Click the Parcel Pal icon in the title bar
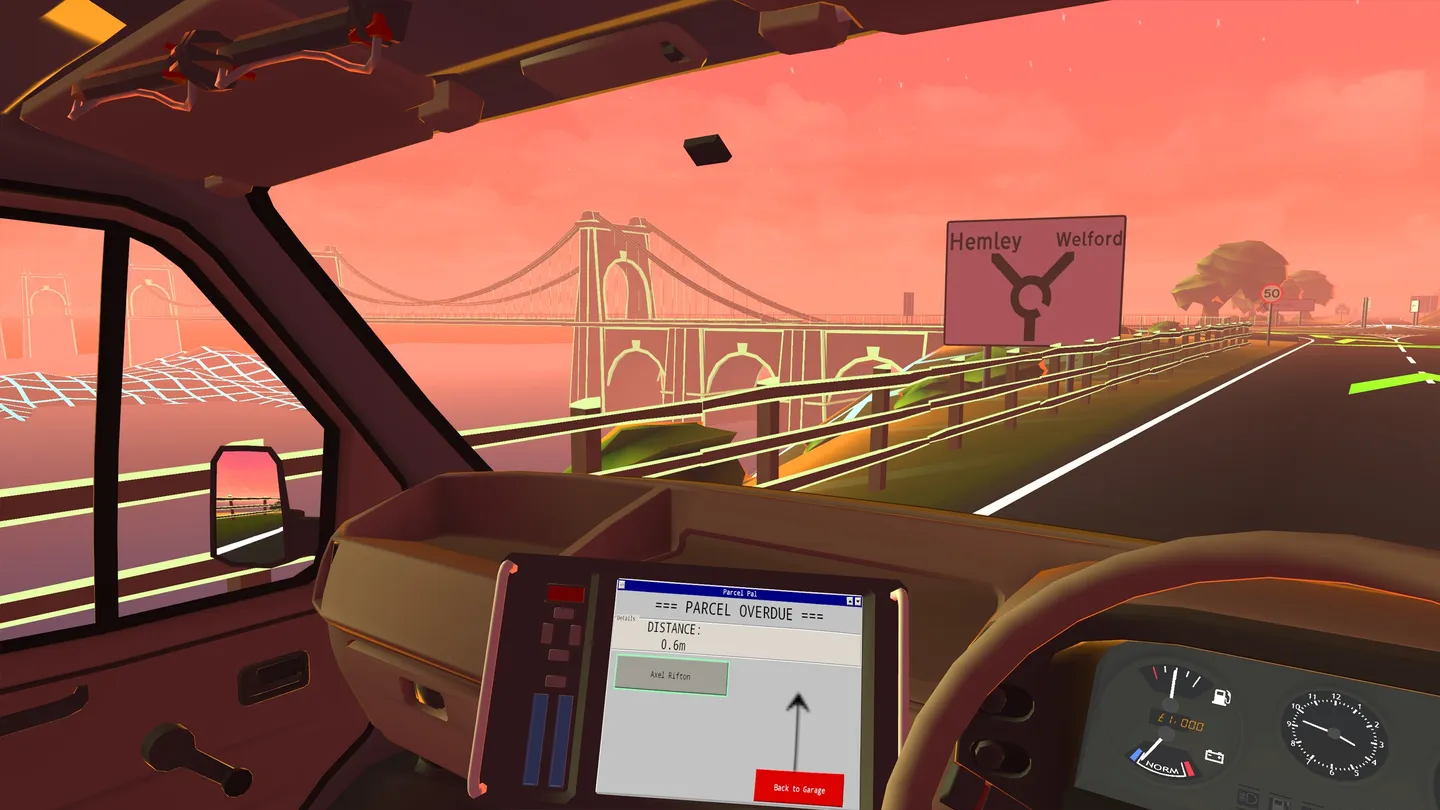Viewport: 1440px width, 810px height. [x=621, y=586]
